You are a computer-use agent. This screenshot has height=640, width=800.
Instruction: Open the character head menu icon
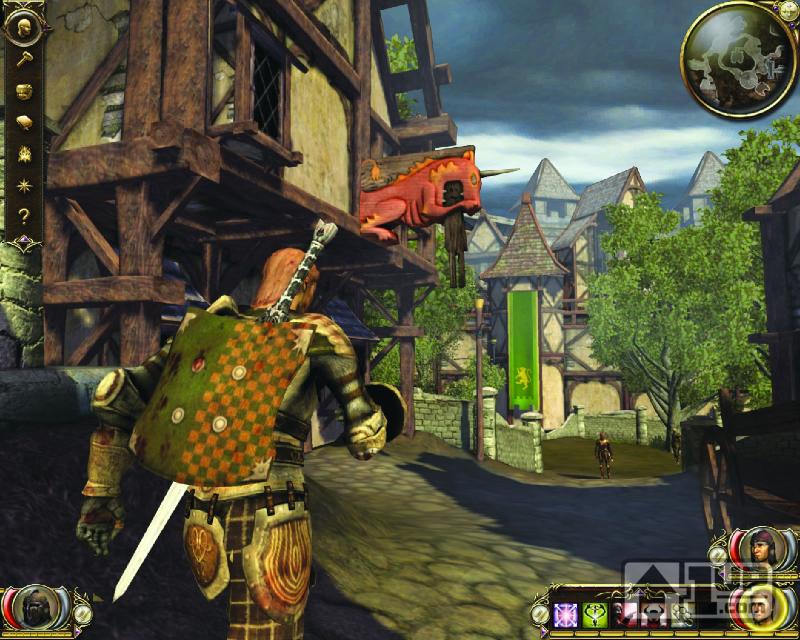coord(22,27)
